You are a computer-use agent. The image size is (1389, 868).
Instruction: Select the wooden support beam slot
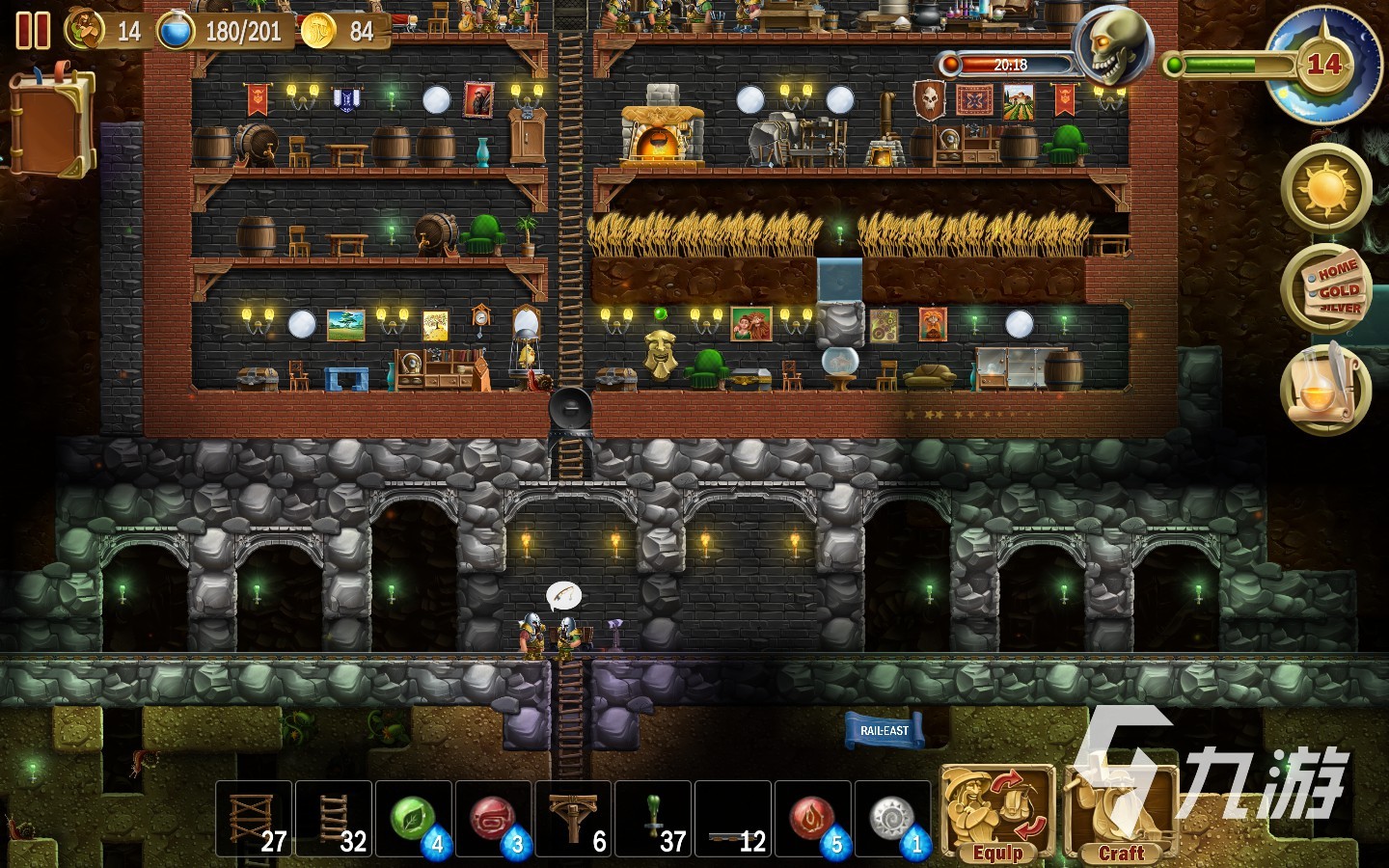click(x=574, y=819)
